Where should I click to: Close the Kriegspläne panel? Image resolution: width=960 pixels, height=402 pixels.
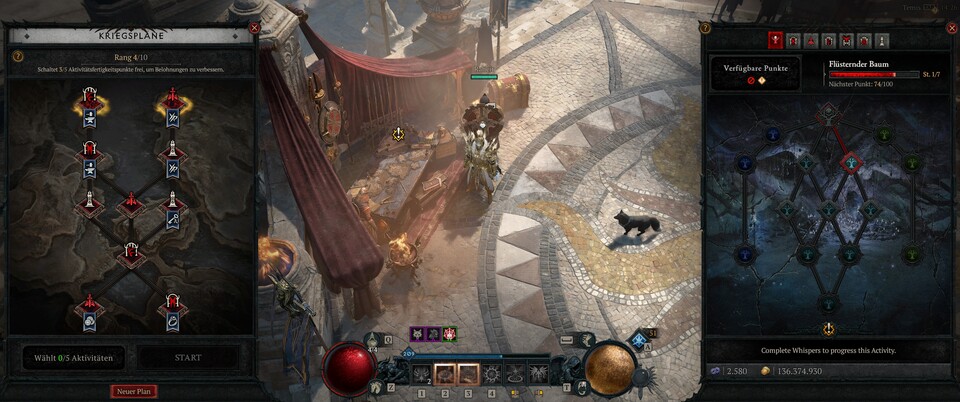(x=254, y=29)
